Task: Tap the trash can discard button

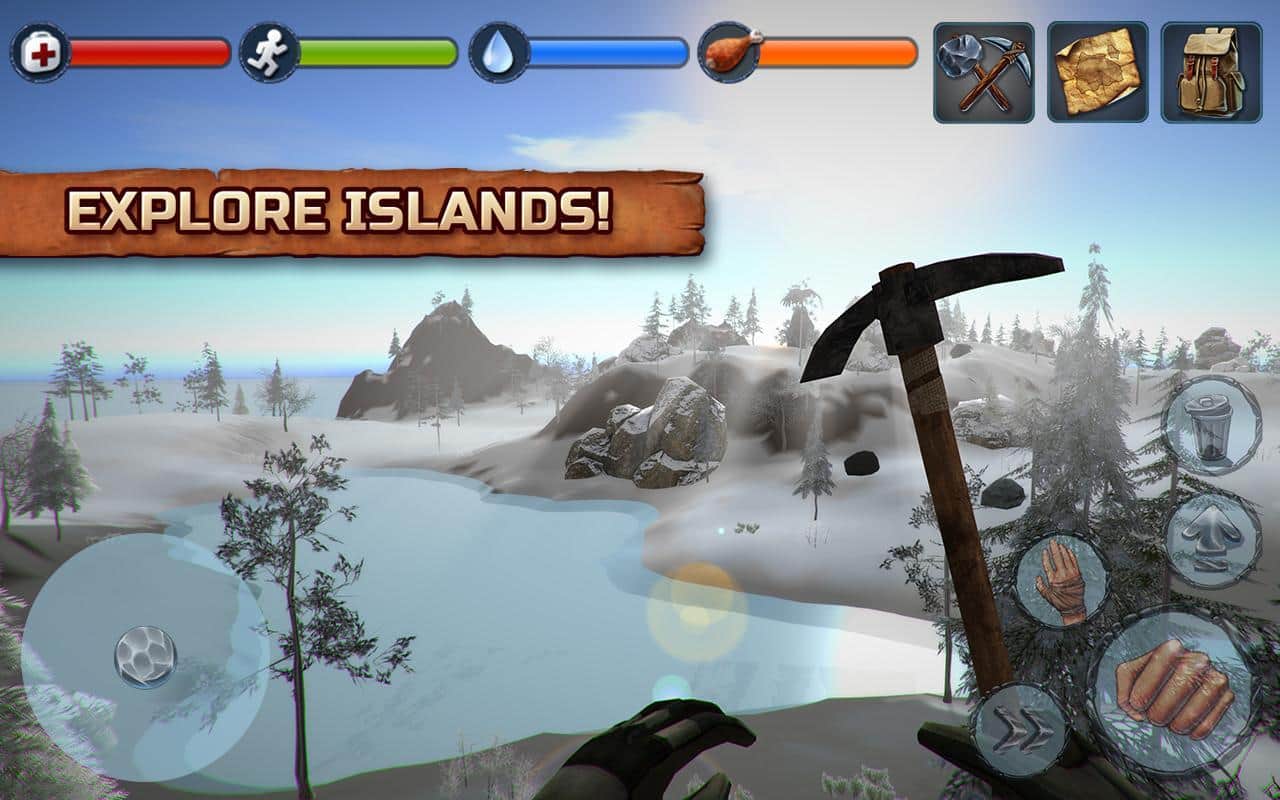Action: pyautogui.click(x=1212, y=425)
